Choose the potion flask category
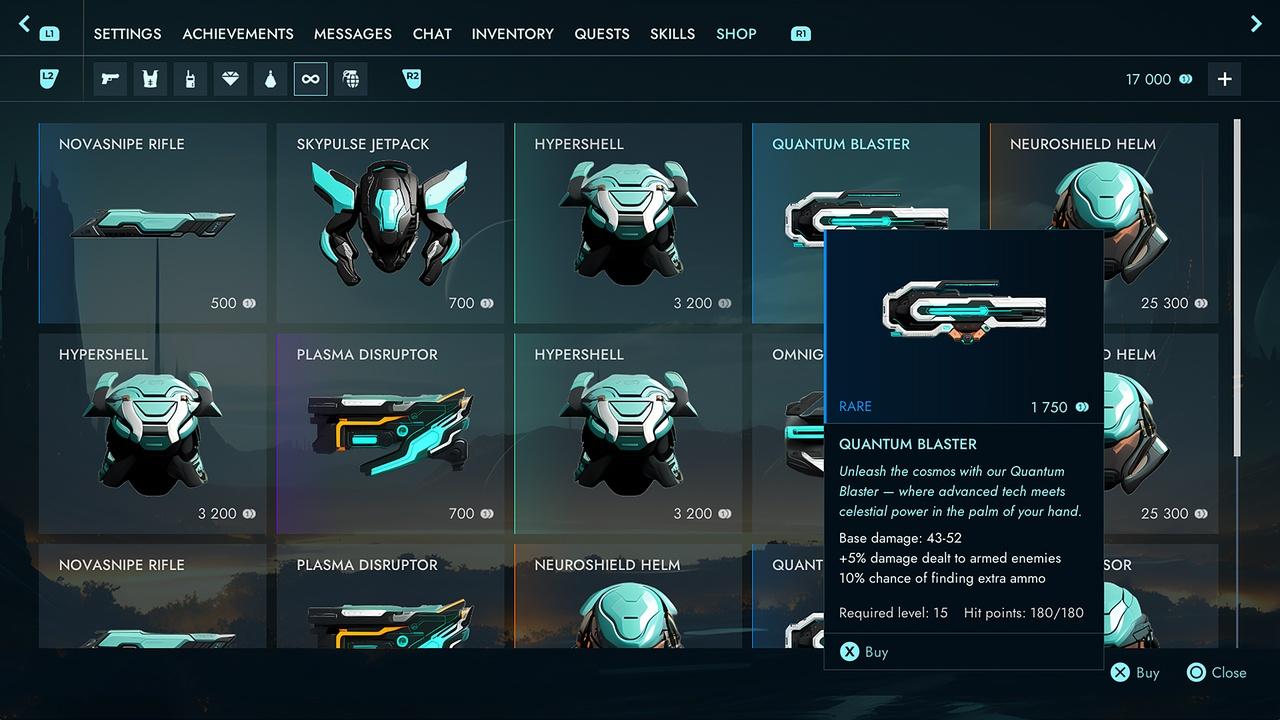1280x720 pixels. pos(270,79)
